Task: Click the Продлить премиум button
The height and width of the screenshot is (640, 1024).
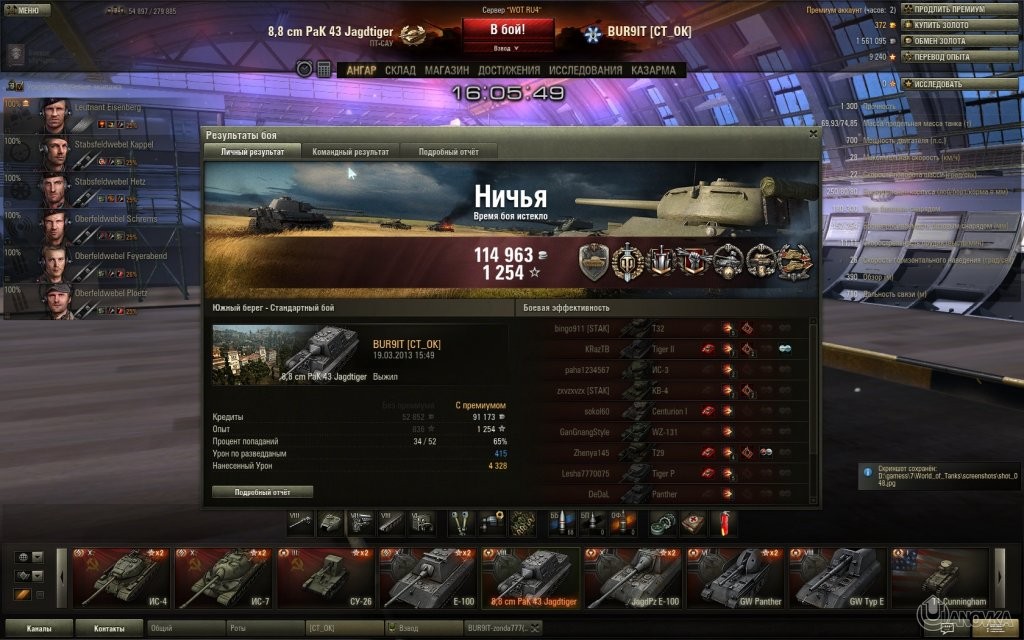Action: coord(955,9)
